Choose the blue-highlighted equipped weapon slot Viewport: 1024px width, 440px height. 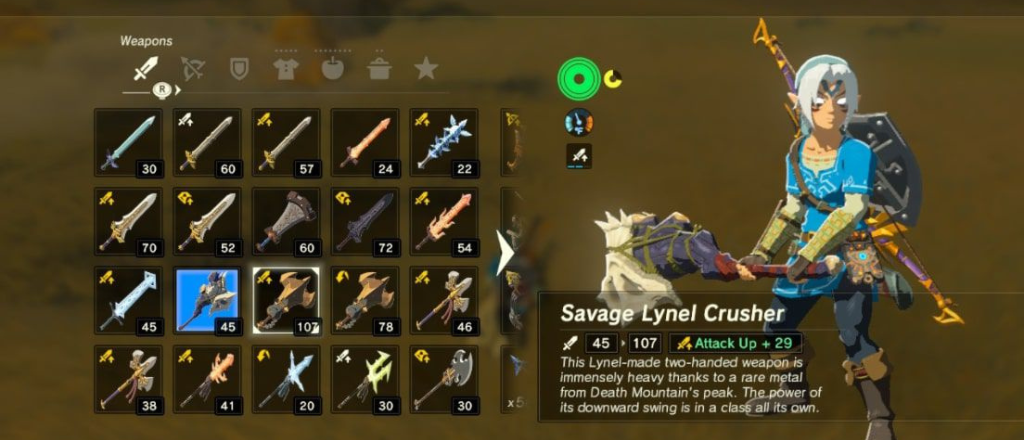click(x=207, y=299)
